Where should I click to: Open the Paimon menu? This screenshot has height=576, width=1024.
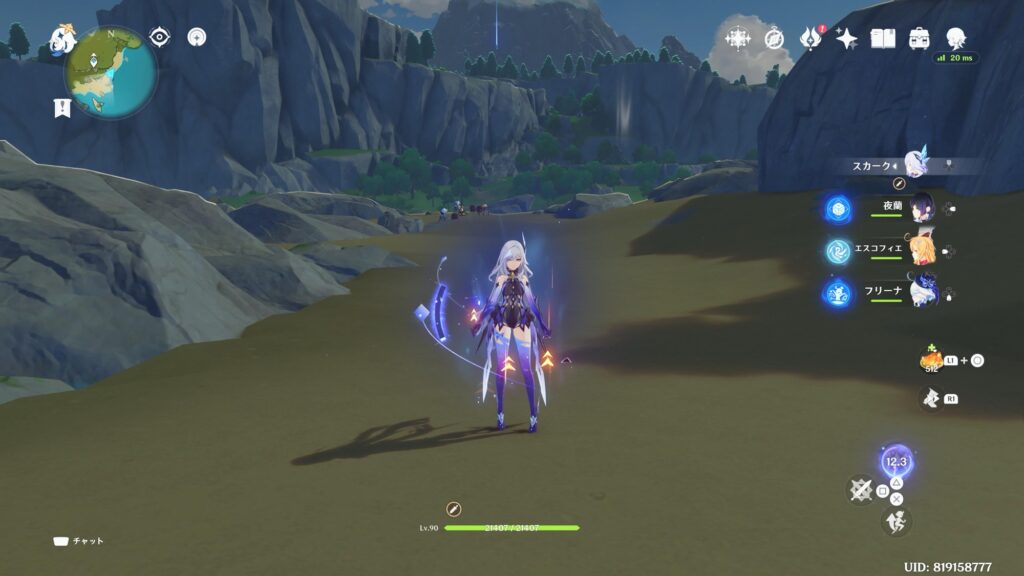click(x=62, y=39)
